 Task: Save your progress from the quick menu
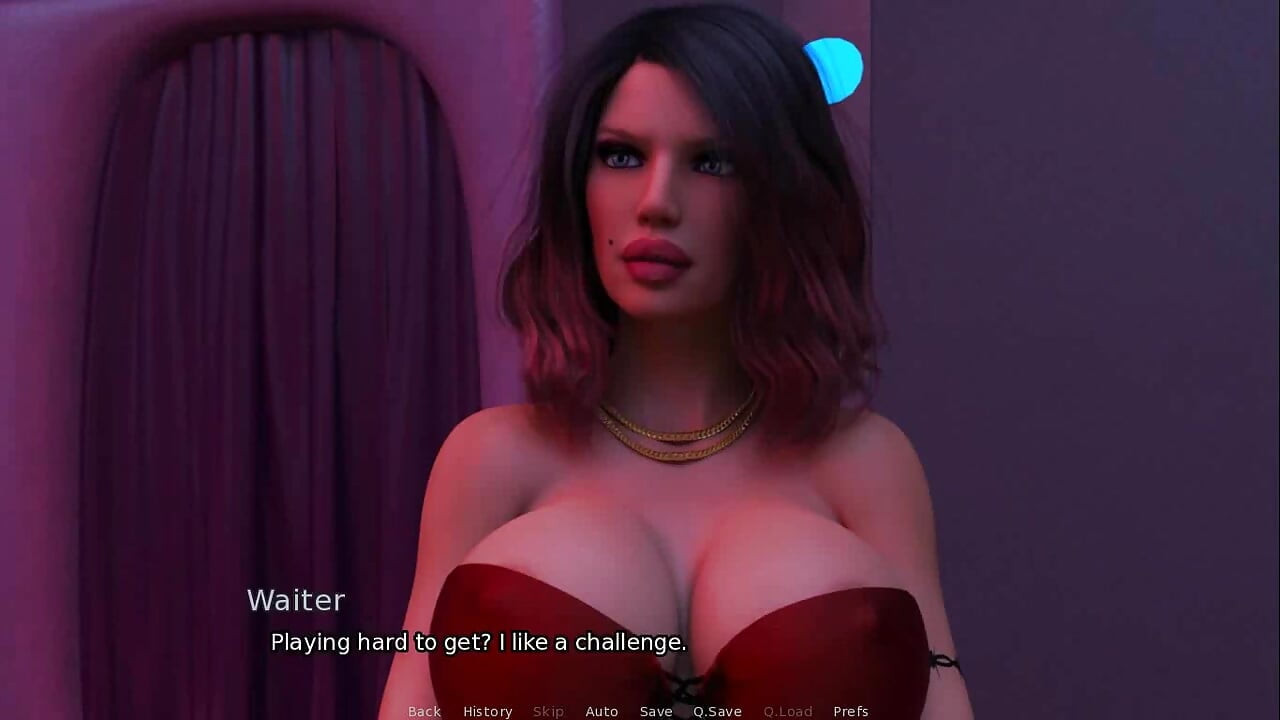pos(656,711)
